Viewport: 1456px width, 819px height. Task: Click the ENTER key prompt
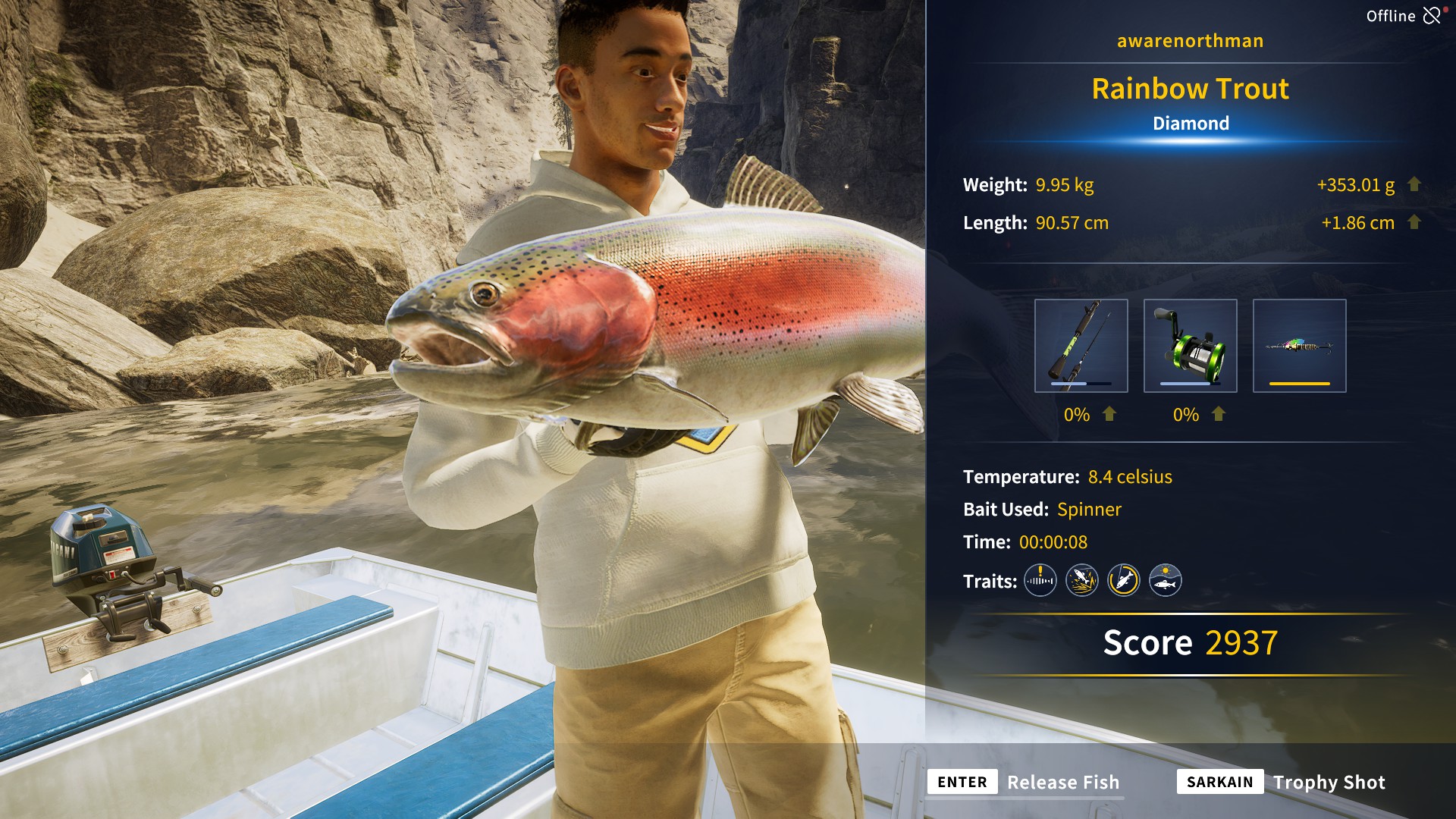point(962,782)
